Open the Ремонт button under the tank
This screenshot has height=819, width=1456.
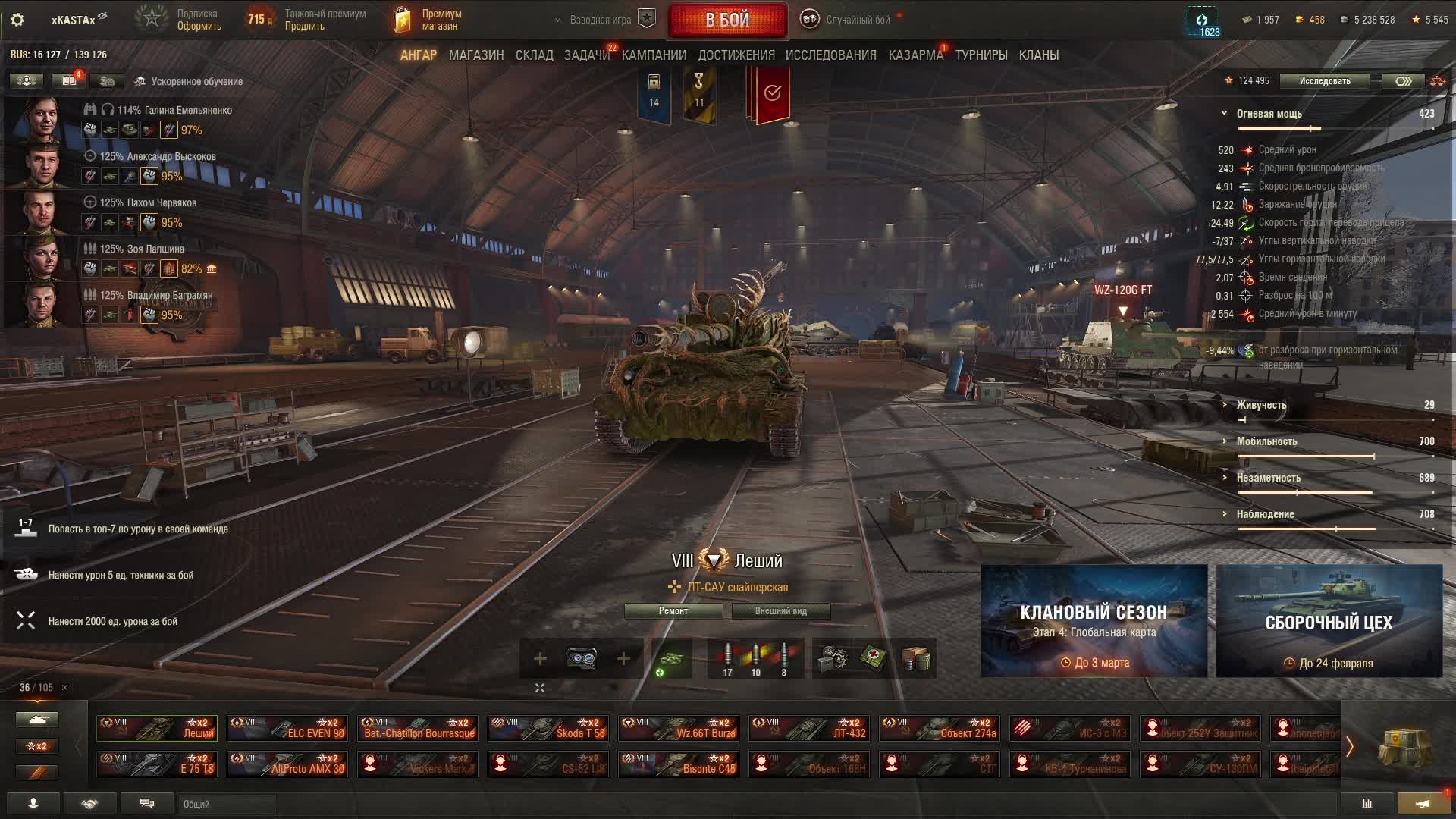pyautogui.click(x=673, y=611)
